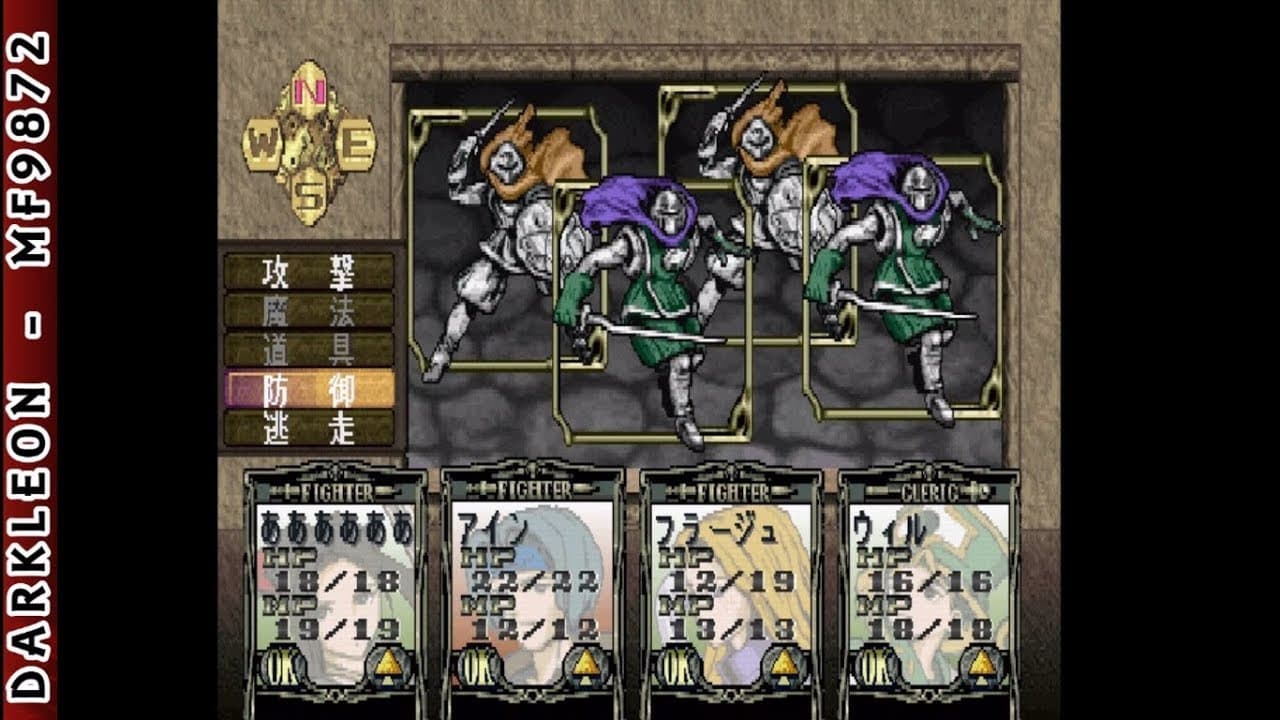Select fighter ああああああ's status card
The image size is (1280, 720).
[335, 580]
